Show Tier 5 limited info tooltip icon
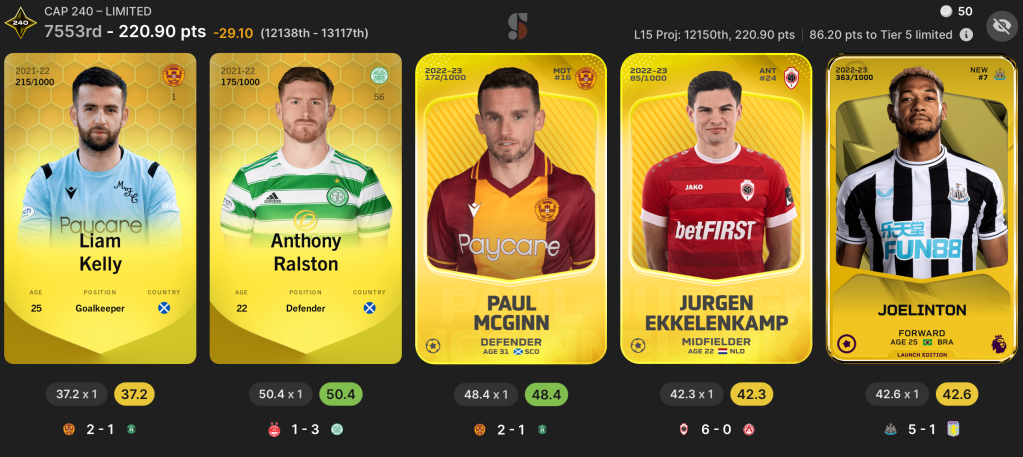Image resolution: width=1023 pixels, height=457 pixels. (x=966, y=34)
